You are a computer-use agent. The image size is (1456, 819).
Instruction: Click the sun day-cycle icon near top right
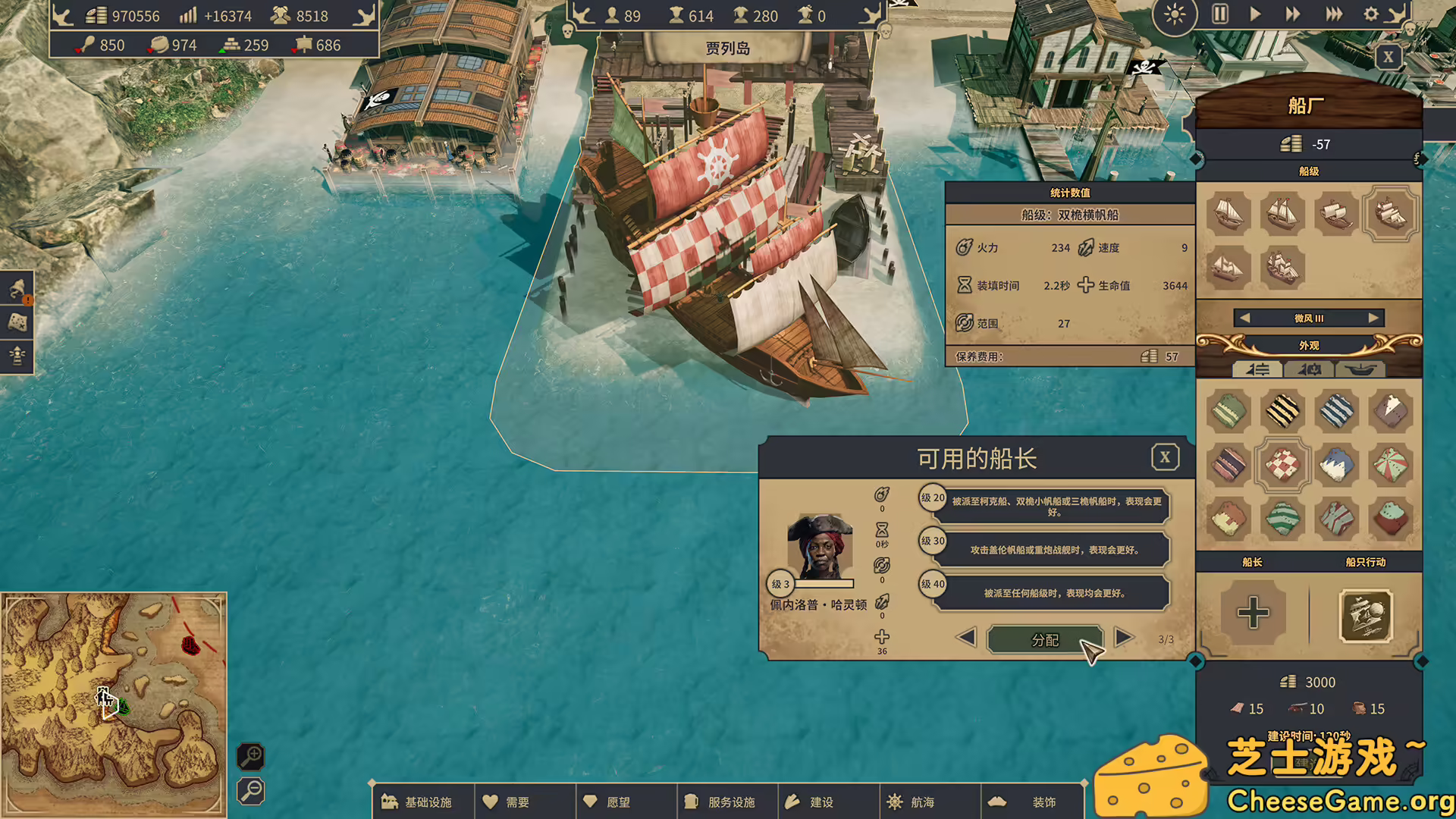tap(1175, 14)
